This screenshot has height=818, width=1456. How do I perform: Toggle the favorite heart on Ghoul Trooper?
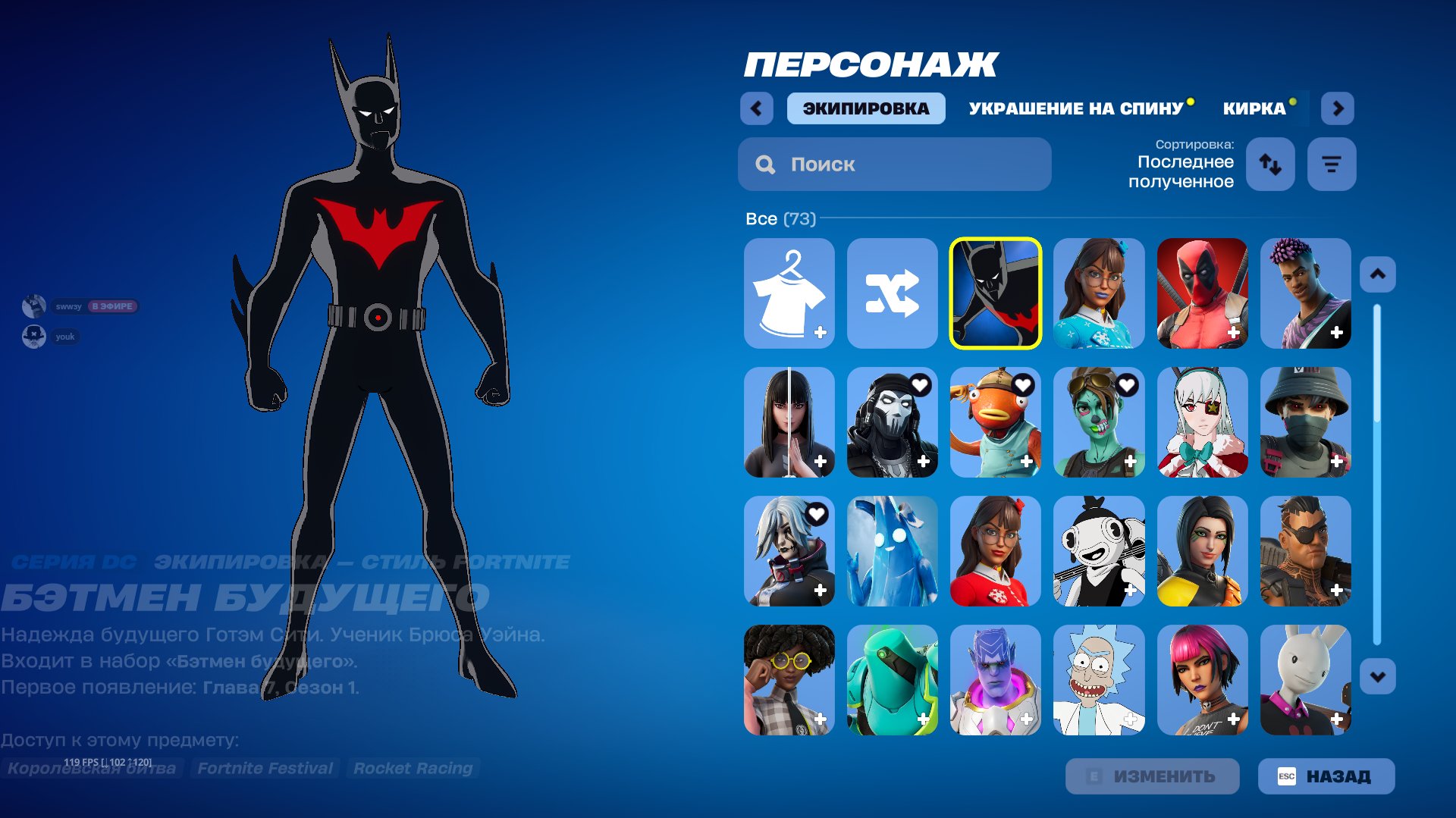pos(1127,385)
